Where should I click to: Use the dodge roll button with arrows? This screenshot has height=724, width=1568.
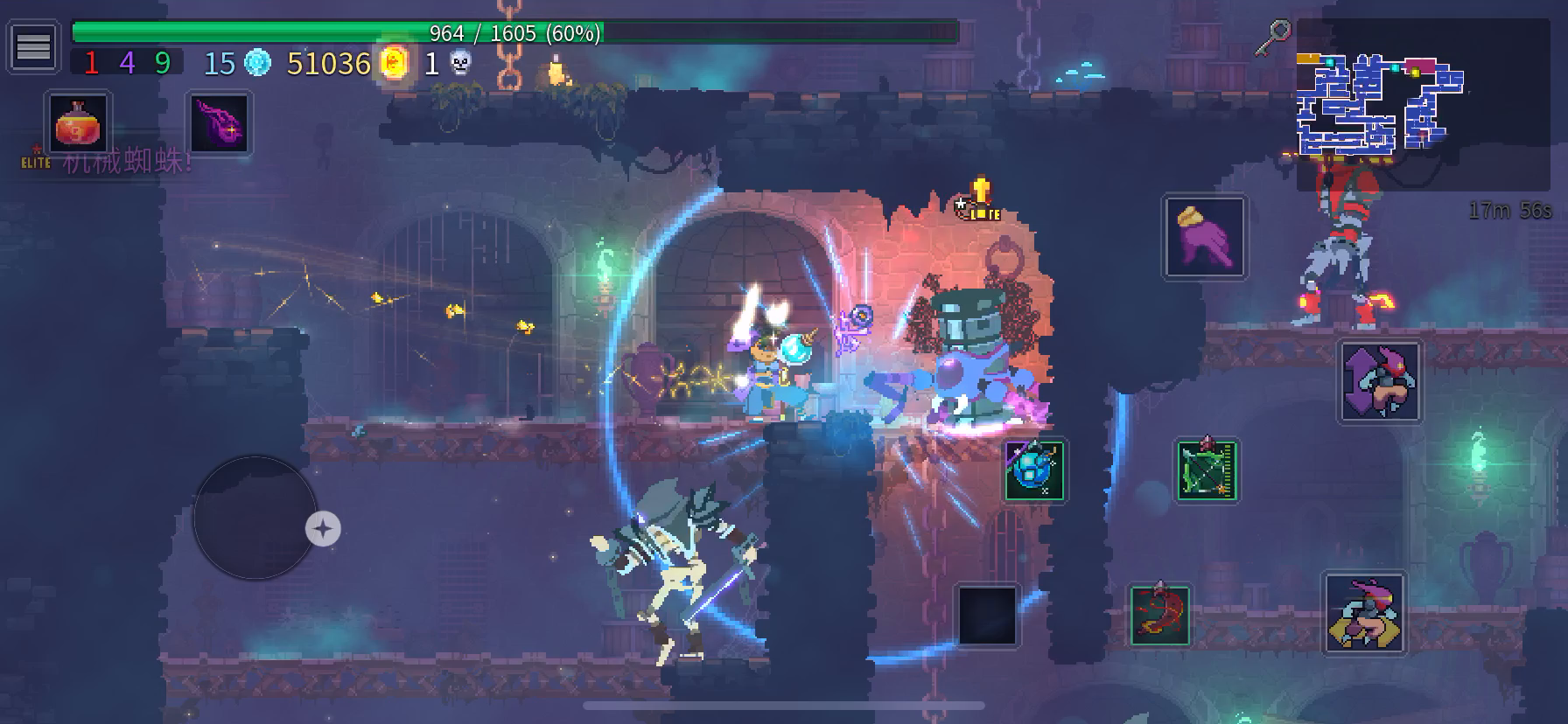click(1379, 382)
